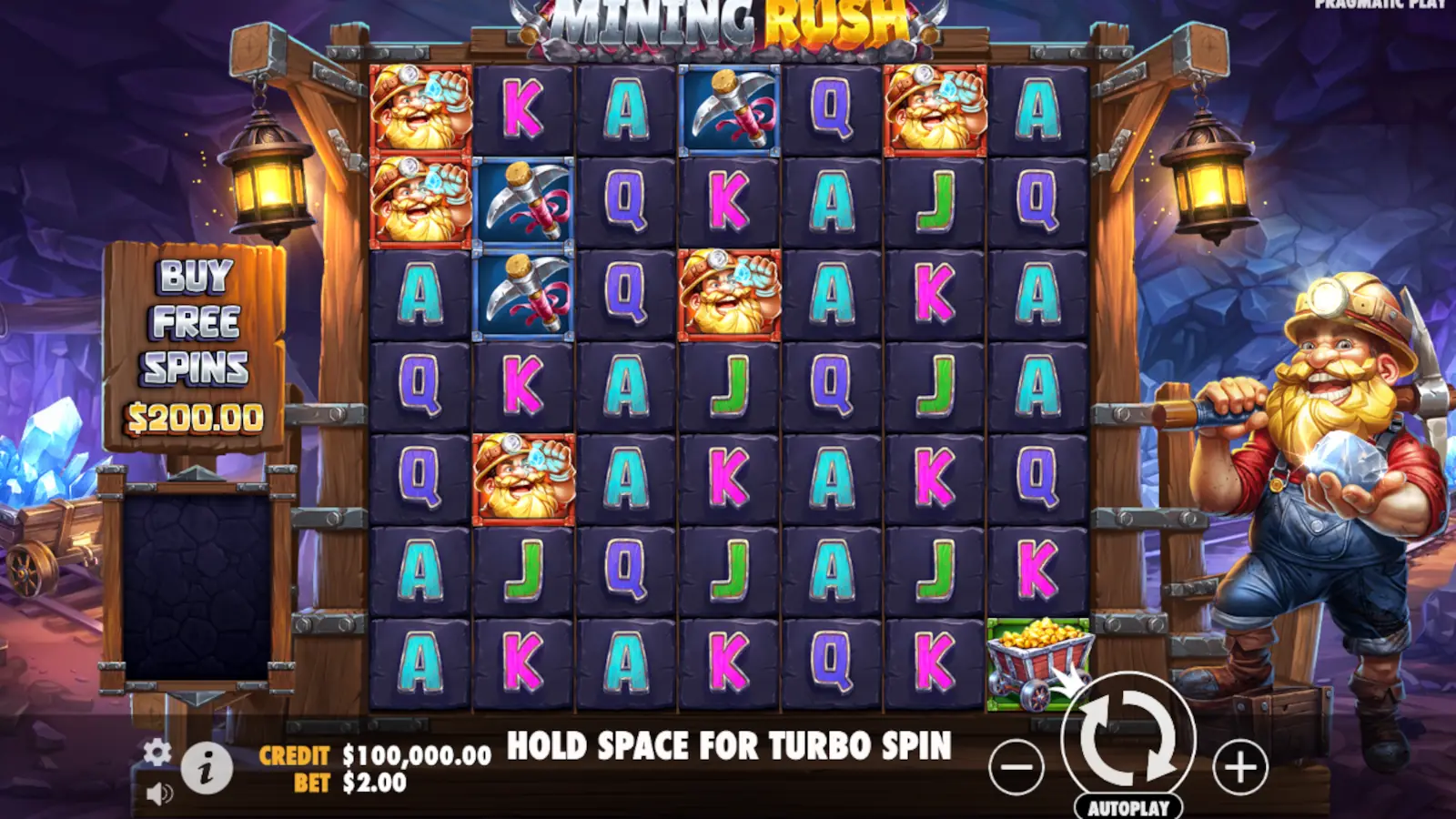Click the miner wild symbol on the first reel
This screenshot has height=819, width=1456.
click(x=419, y=109)
